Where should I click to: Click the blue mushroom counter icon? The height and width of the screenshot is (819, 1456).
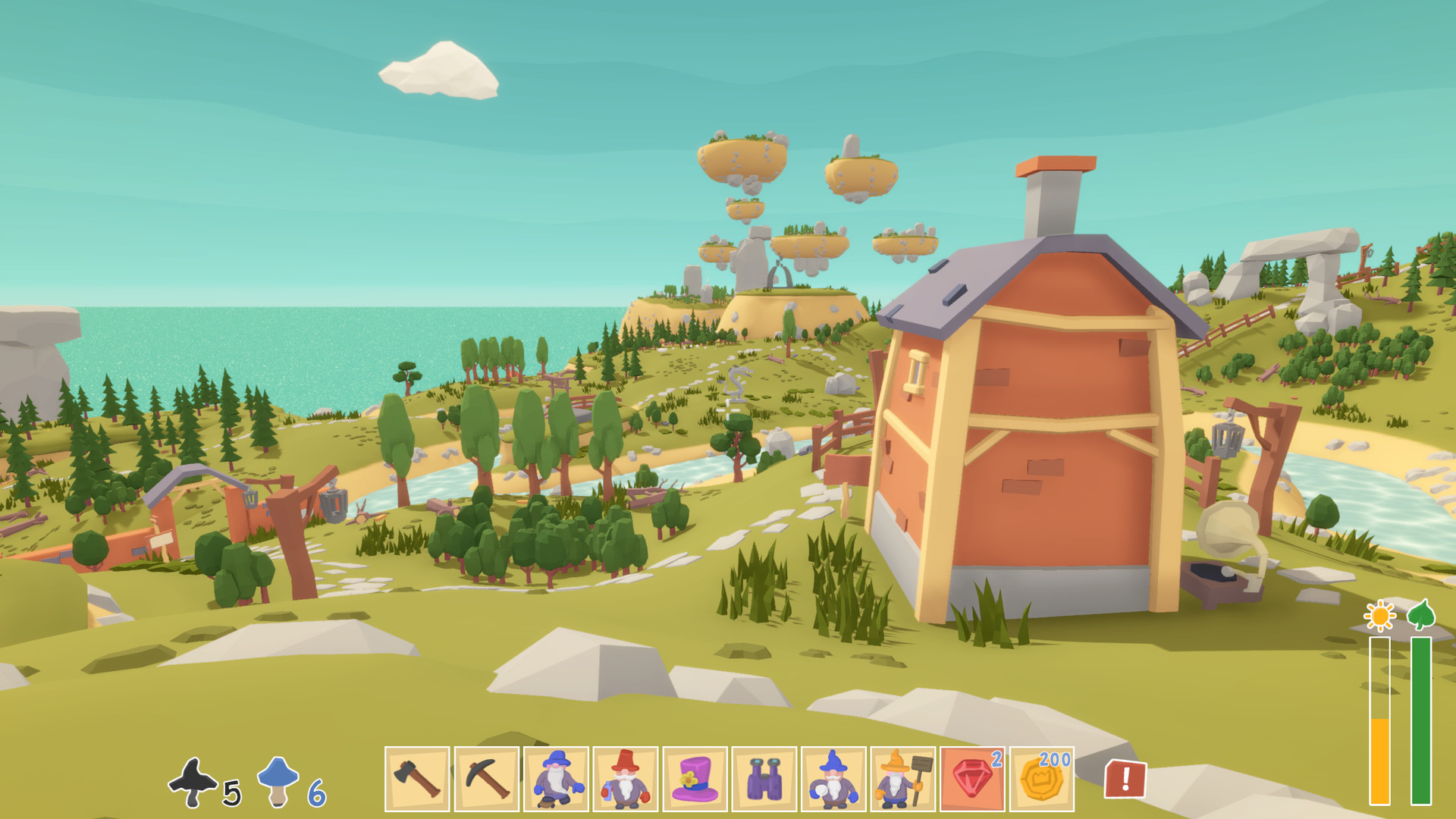point(278,781)
